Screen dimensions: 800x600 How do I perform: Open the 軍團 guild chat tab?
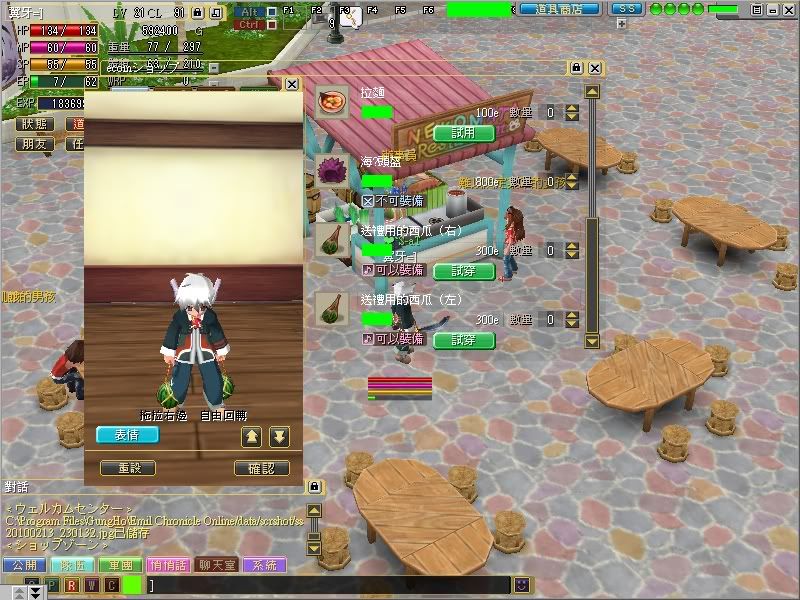[x=120, y=565]
